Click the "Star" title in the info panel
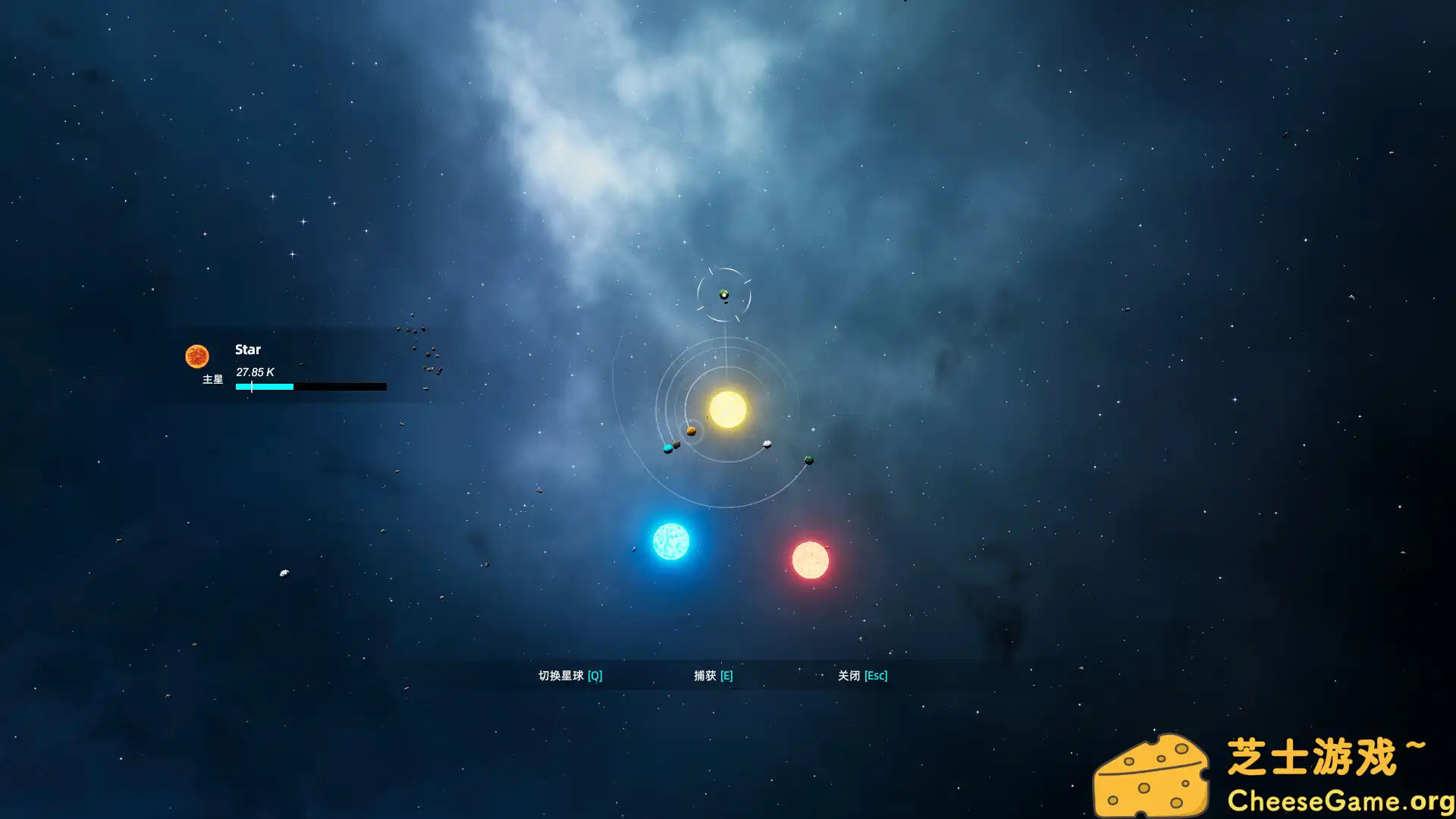The width and height of the screenshot is (1456, 819). (x=248, y=350)
